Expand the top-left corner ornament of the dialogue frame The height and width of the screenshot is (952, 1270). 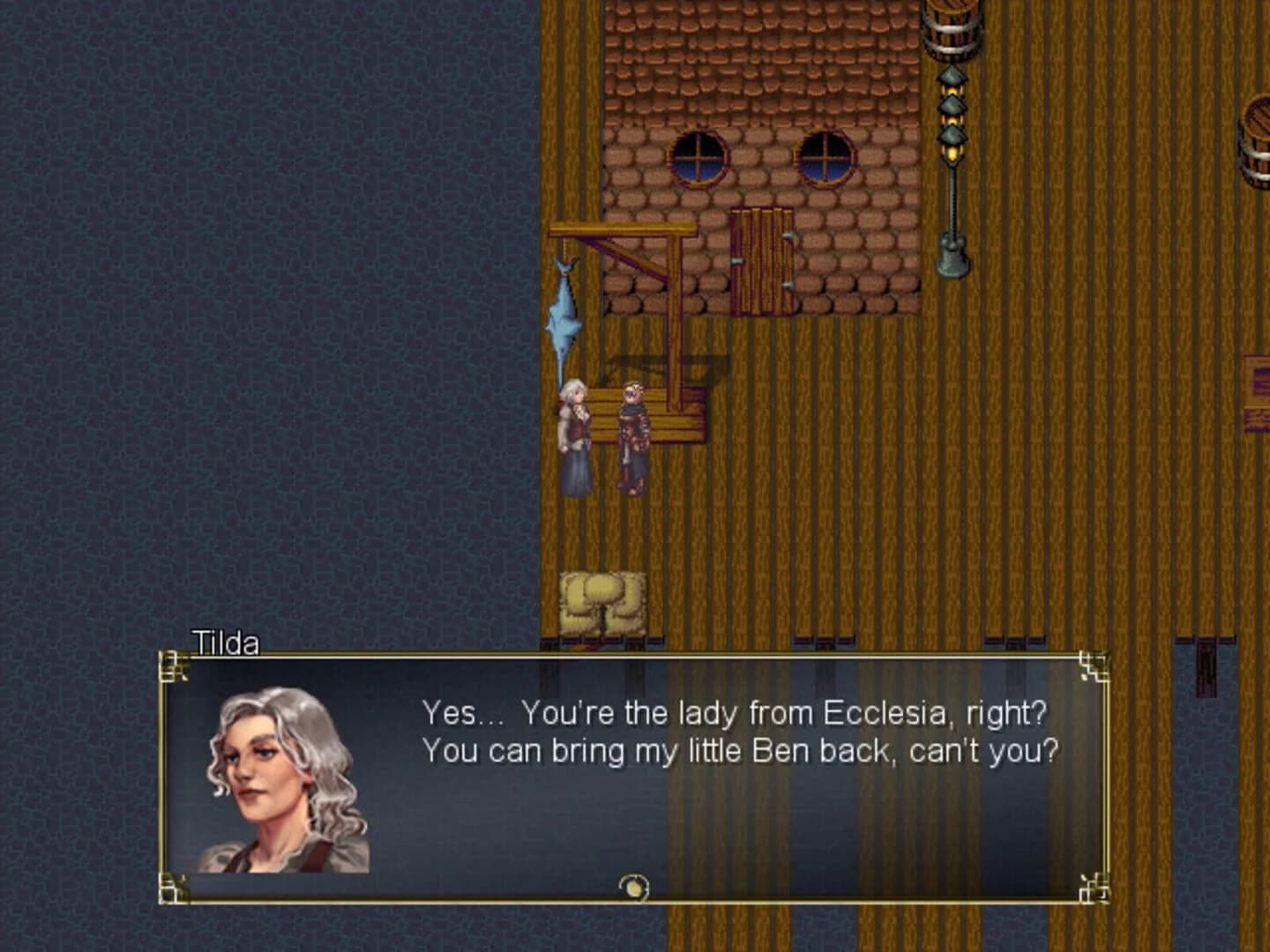[173, 665]
